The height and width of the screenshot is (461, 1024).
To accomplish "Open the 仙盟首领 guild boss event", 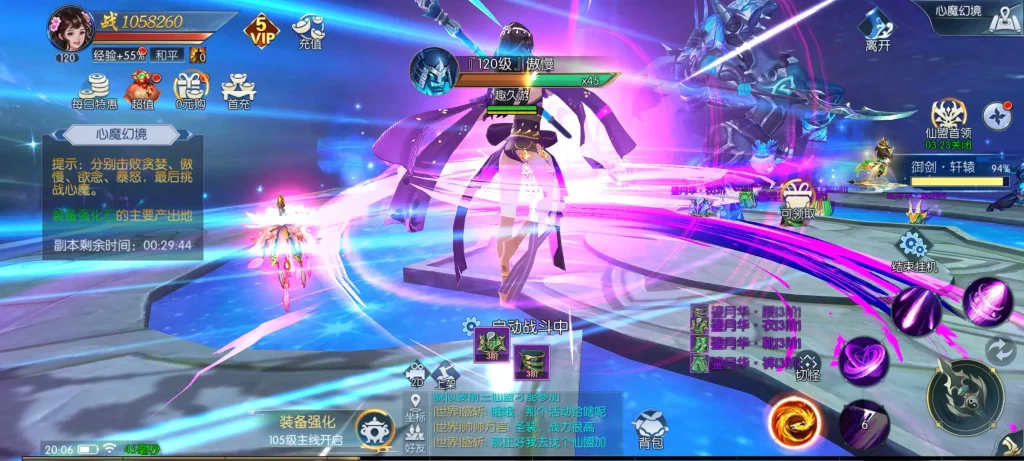I will [x=947, y=120].
